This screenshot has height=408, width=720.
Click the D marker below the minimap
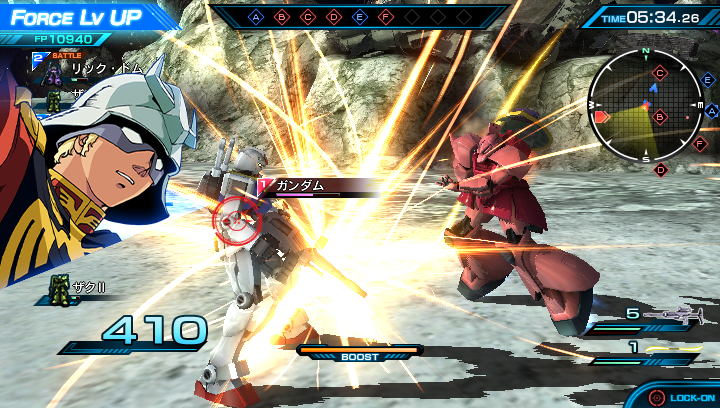pyautogui.click(x=660, y=169)
